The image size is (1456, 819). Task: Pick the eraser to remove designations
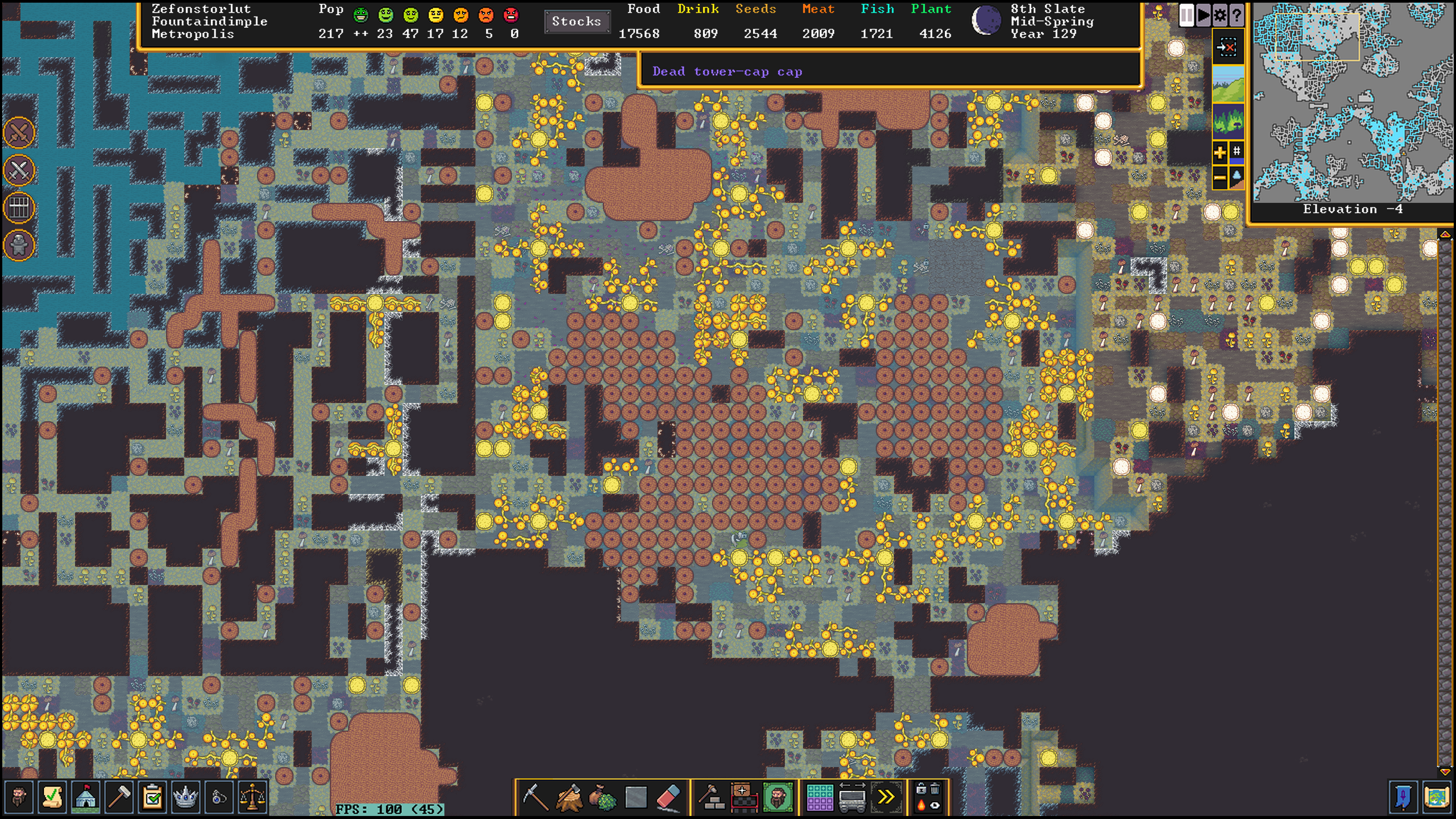coord(668,797)
